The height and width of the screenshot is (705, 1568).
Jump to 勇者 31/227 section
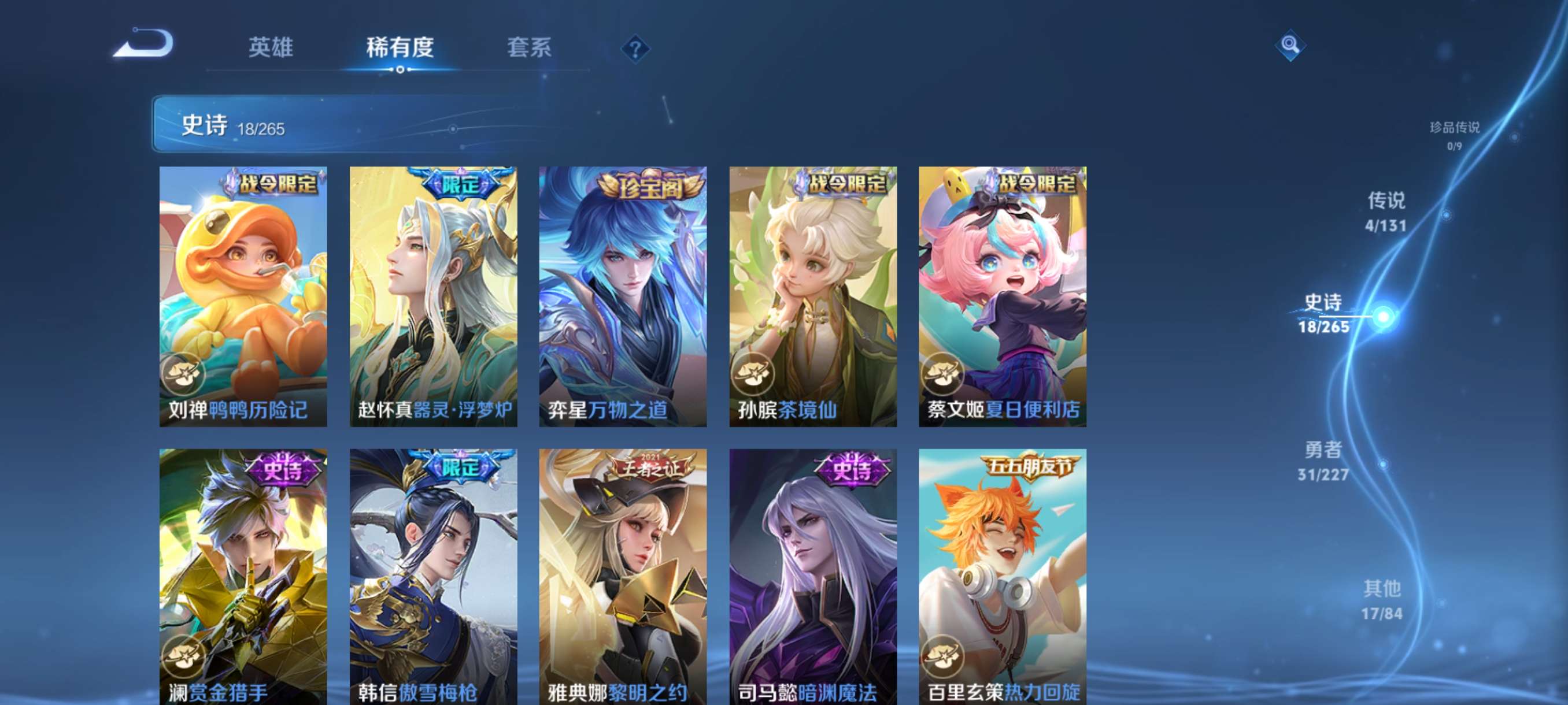(x=1323, y=461)
